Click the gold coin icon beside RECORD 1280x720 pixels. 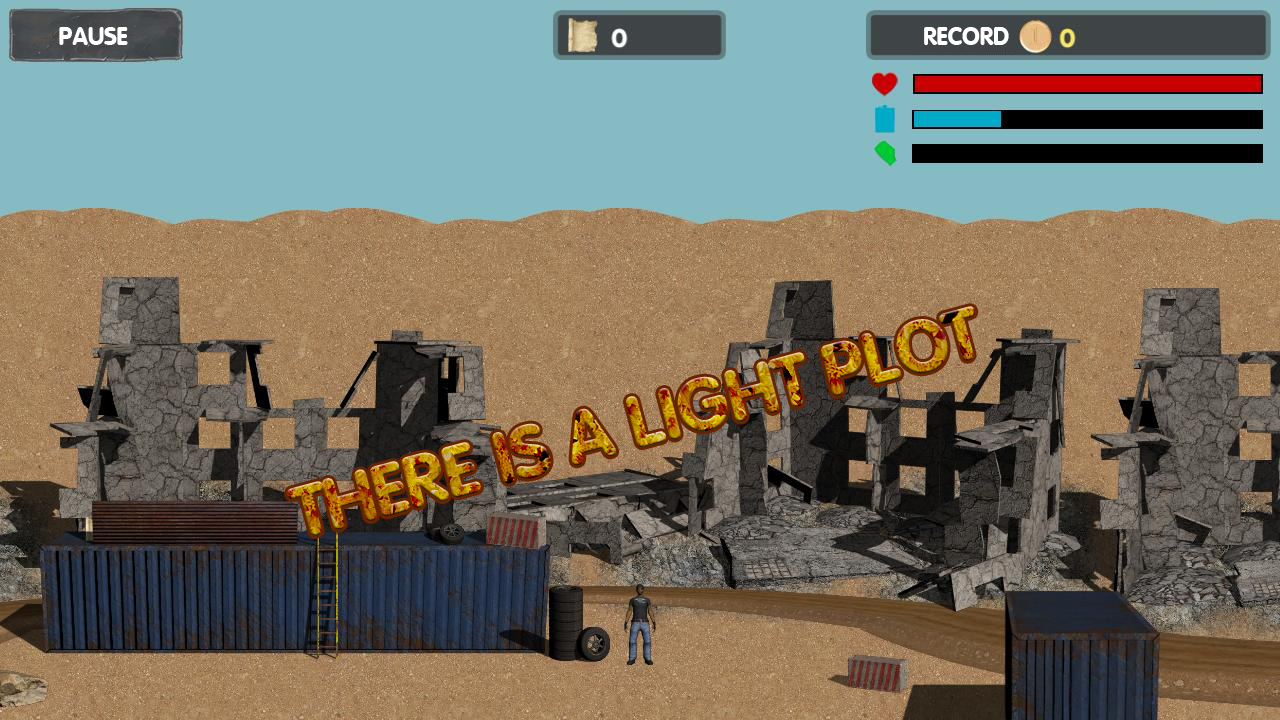pos(1035,37)
